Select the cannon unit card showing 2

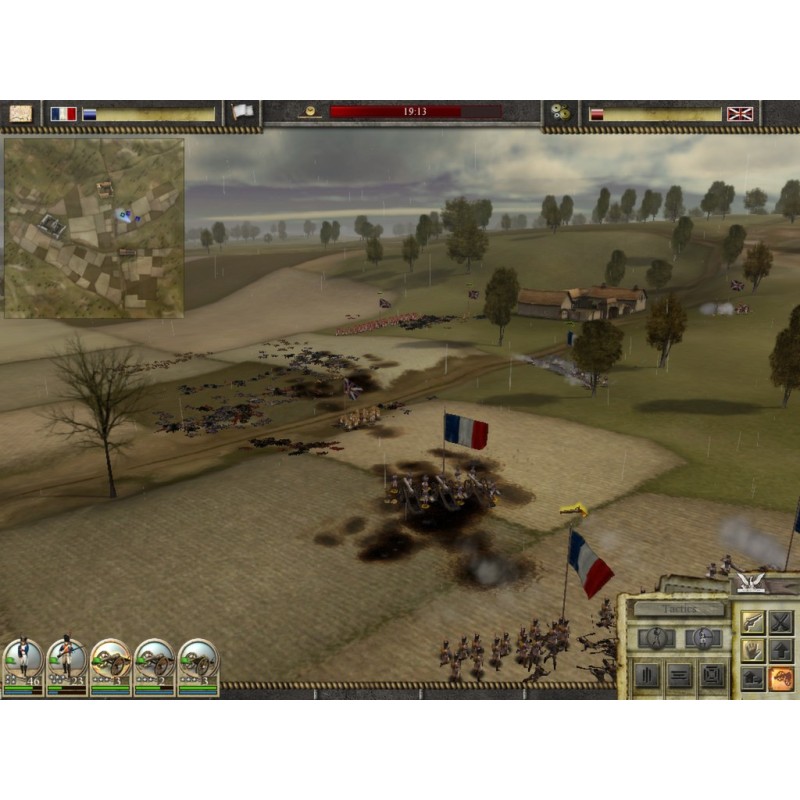click(x=155, y=667)
